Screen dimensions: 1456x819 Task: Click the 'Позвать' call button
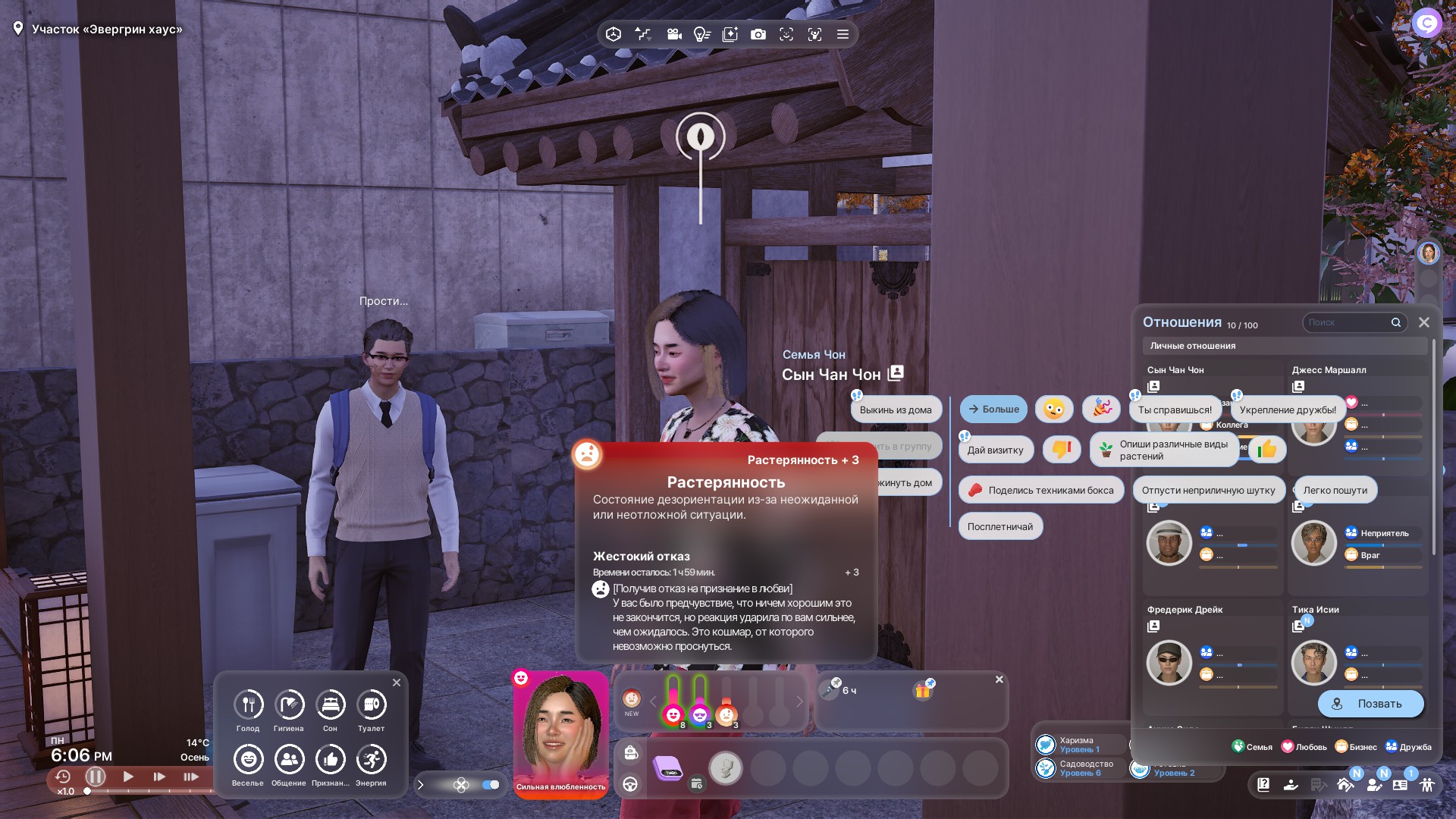(1370, 704)
